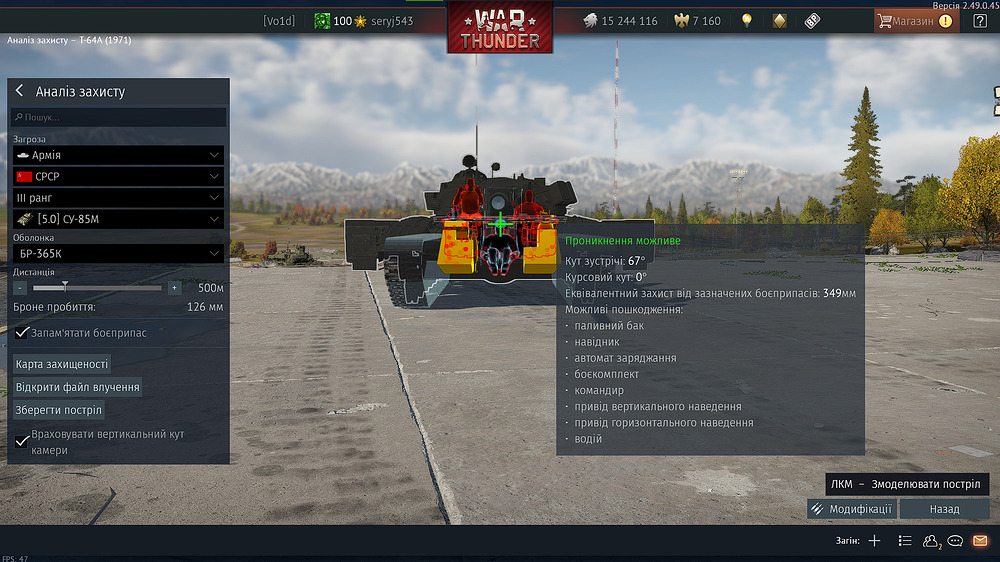Go back using the arrow beside Аналіз захисту

[19, 91]
